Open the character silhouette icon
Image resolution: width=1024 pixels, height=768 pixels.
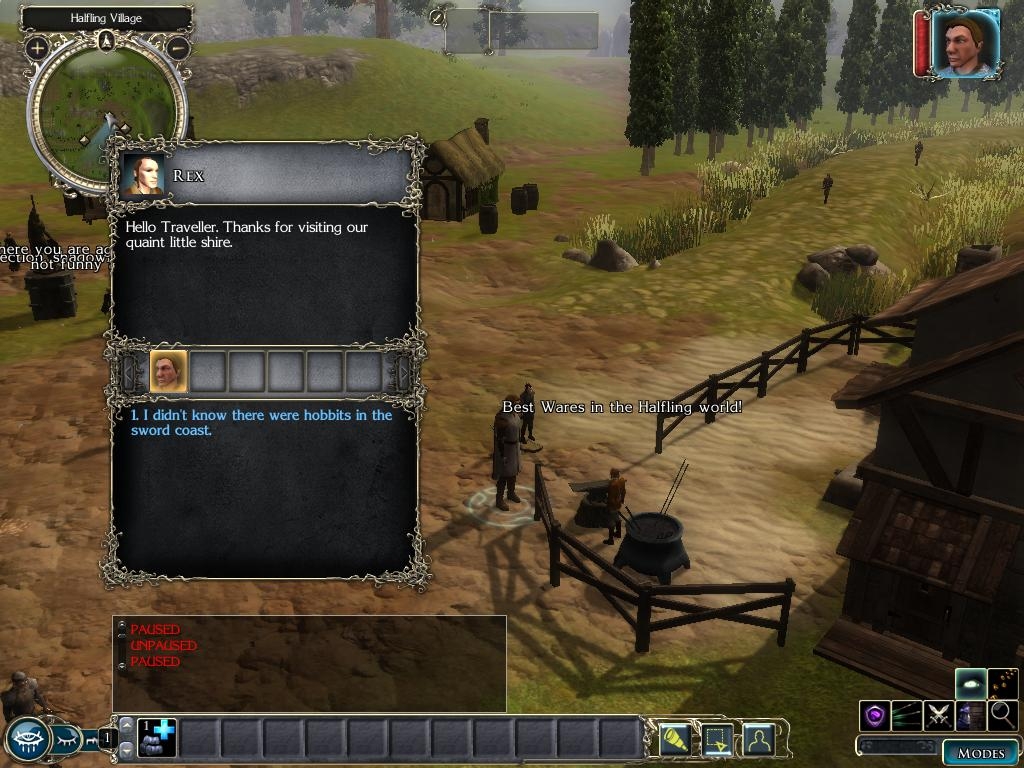(759, 740)
